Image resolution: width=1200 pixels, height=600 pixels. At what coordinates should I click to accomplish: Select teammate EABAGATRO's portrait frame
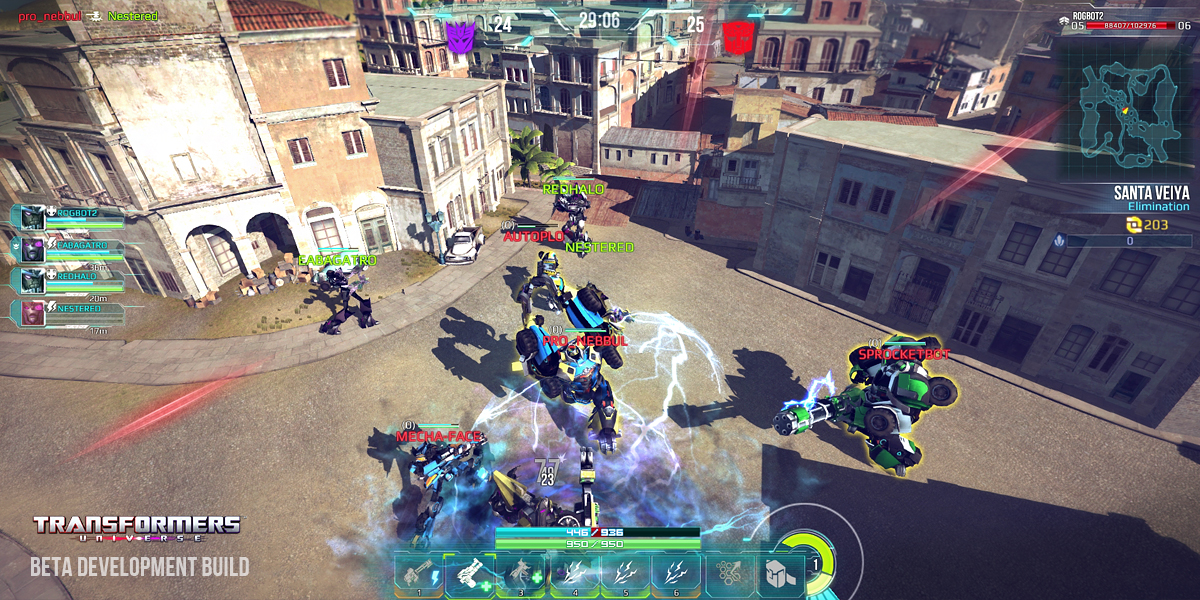click(32, 248)
